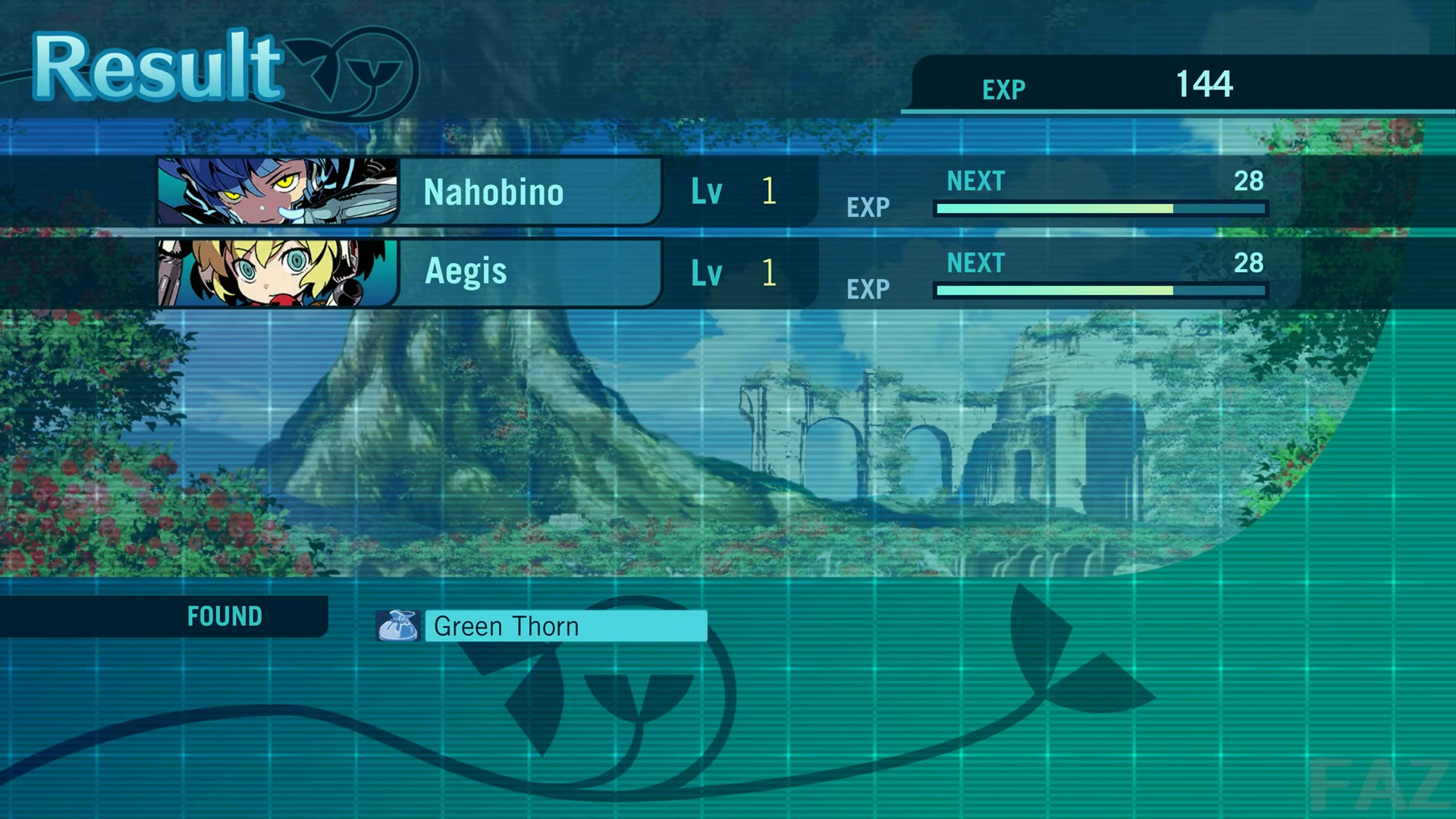Expand Aegis's NEXT experience details
The image size is (1456, 819).
pyautogui.click(x=975, y=263)
